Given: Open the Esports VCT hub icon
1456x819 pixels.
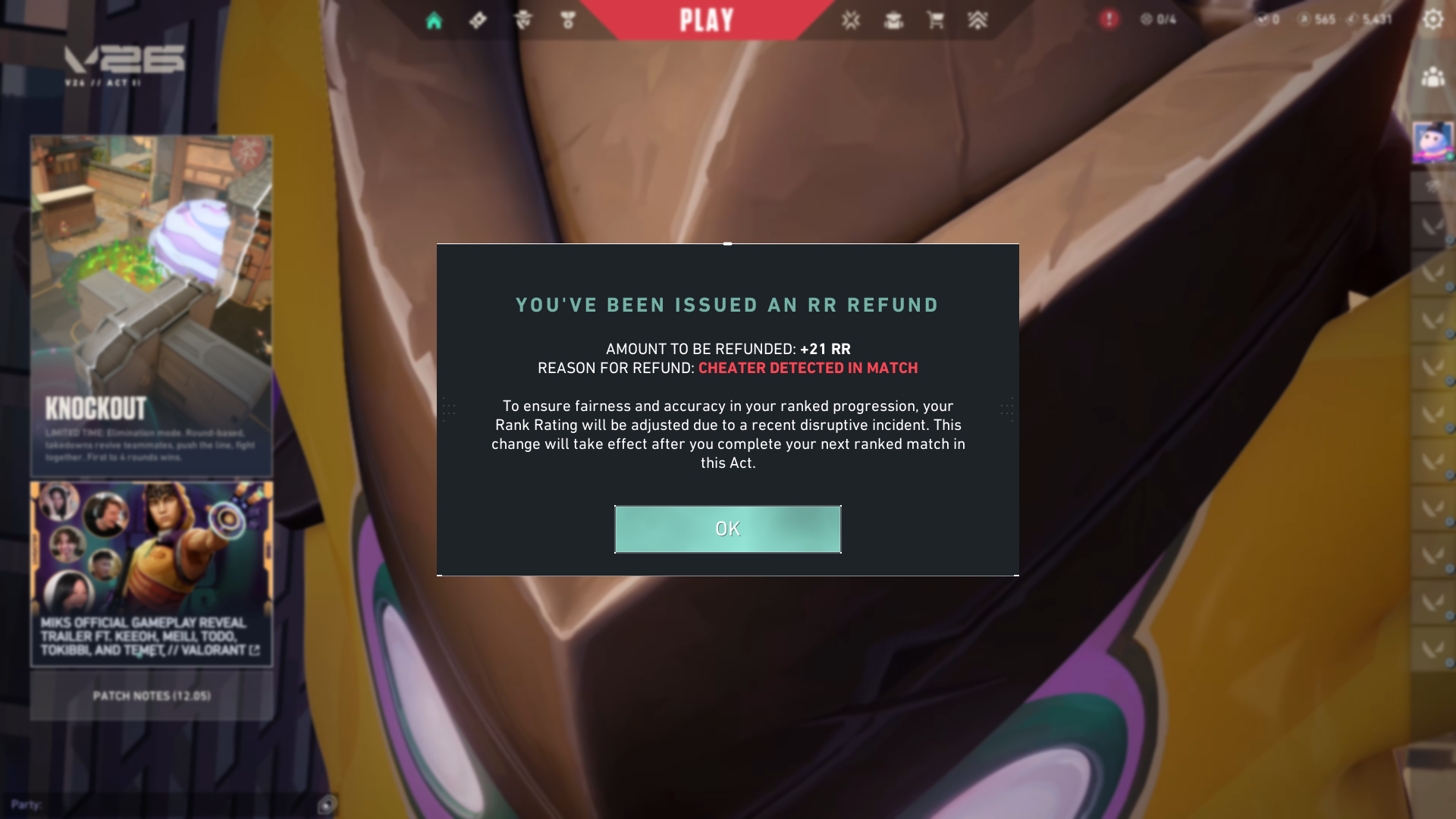Looking at the screenshot, I should coord(852,20).
